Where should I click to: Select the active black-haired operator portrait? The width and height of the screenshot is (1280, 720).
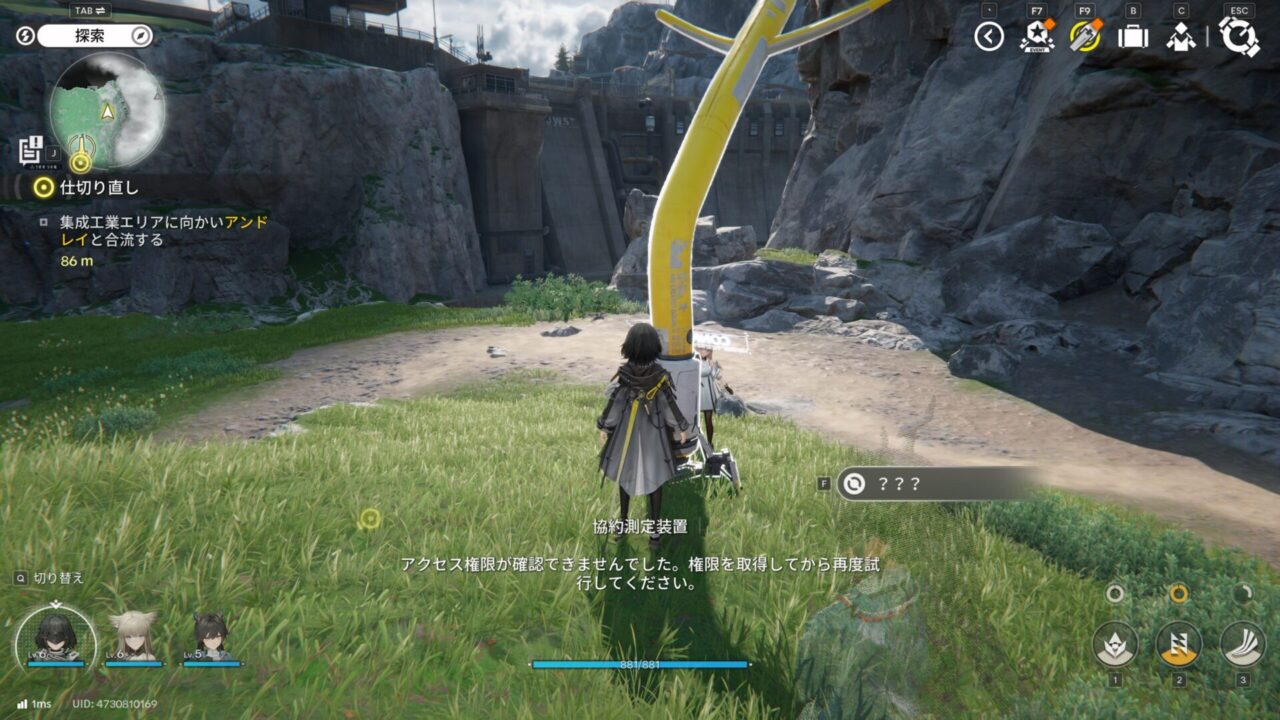pos(55,637)
